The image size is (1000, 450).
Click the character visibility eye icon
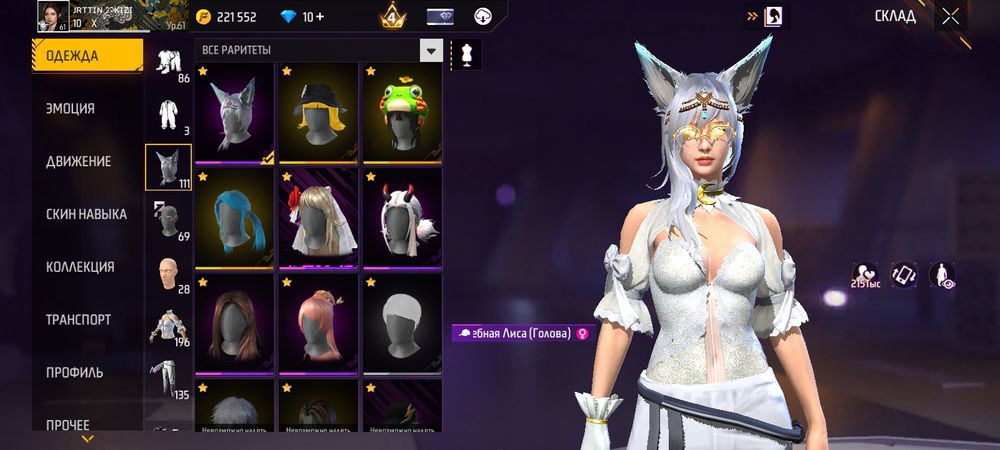pos(942,275)
